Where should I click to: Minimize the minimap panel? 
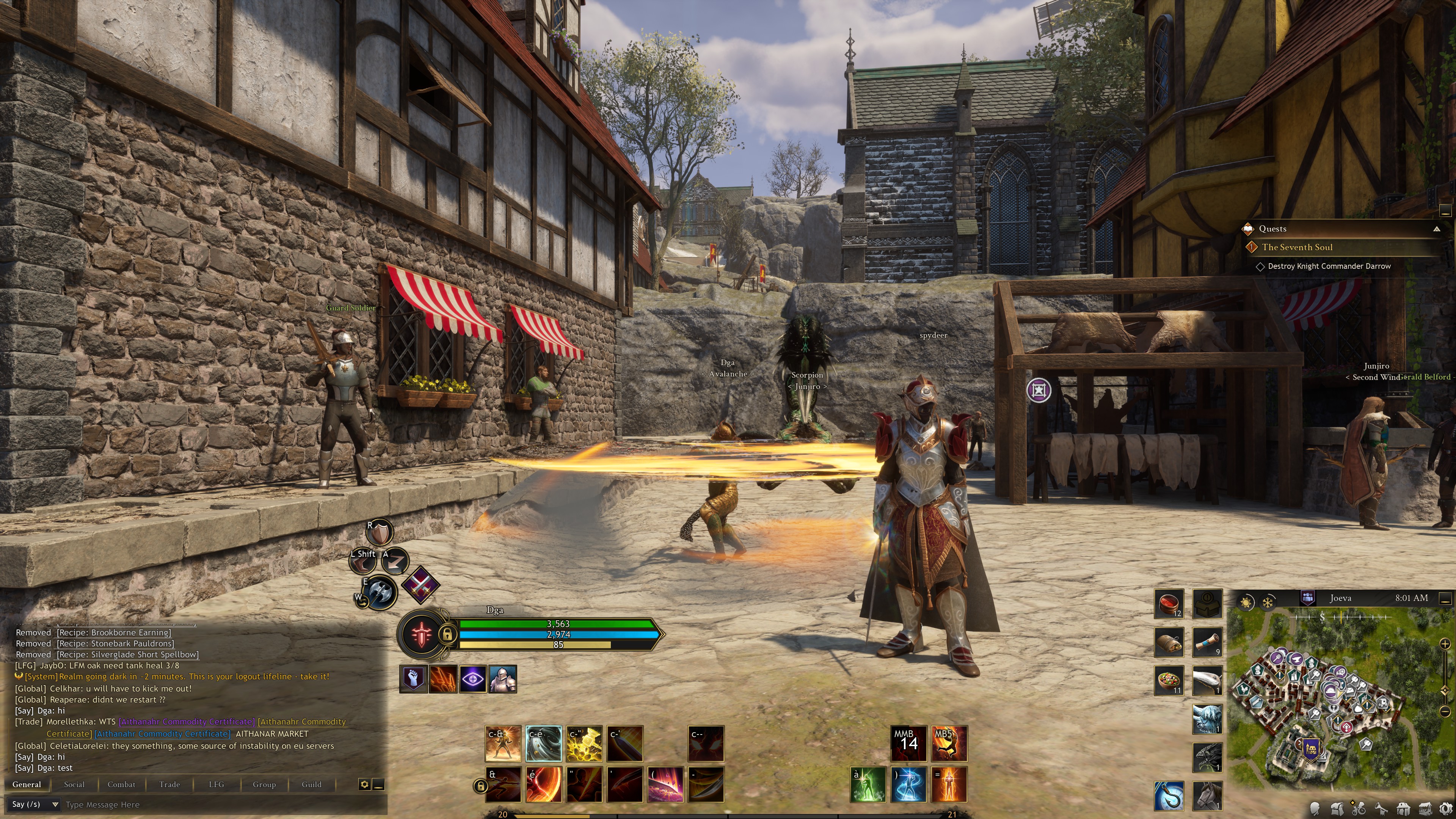[x=1445, y=598]
